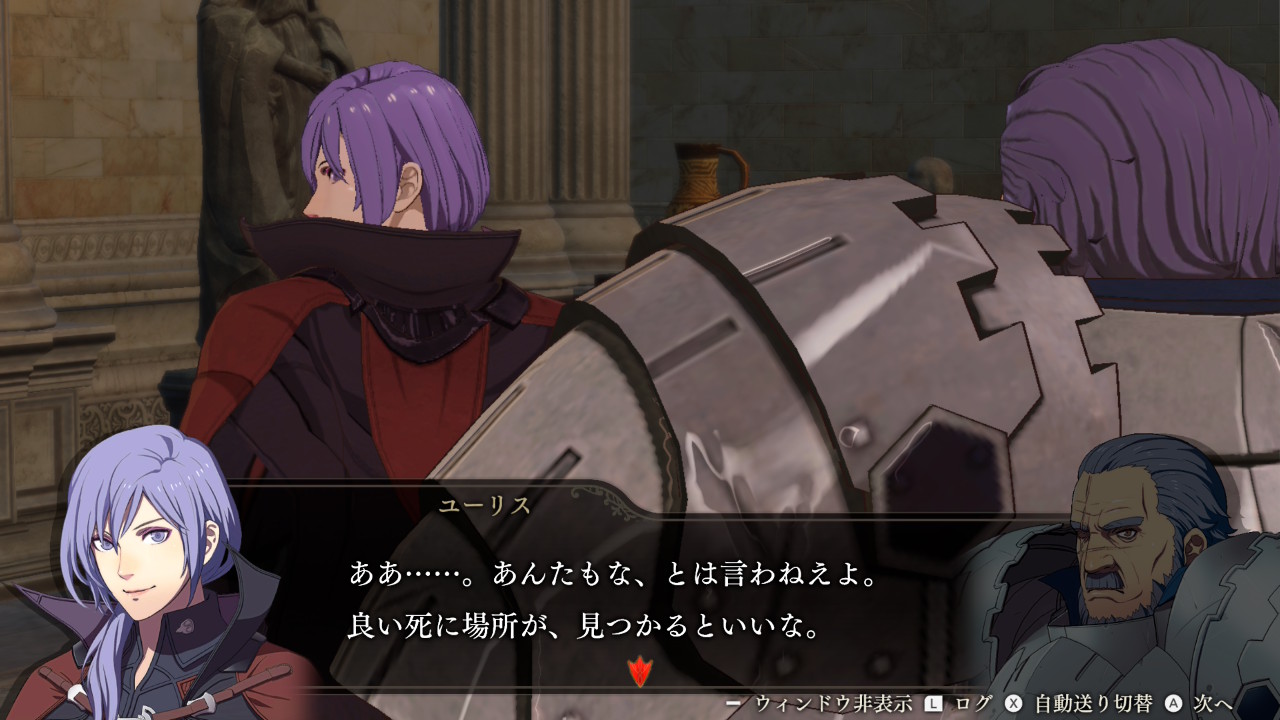Viewport: 1280px width, 720px height.
Task: Click the red dialogue advance arrow
Action: (x=638, y=671)
